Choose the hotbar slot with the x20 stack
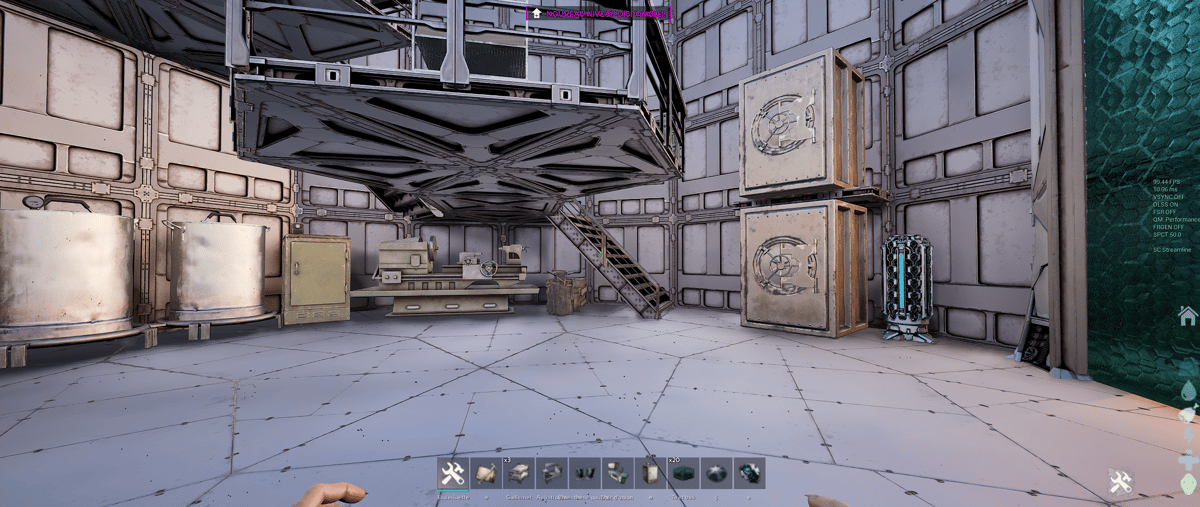The width and height of the screenshot is (1200, 507). tap(683, 473)
